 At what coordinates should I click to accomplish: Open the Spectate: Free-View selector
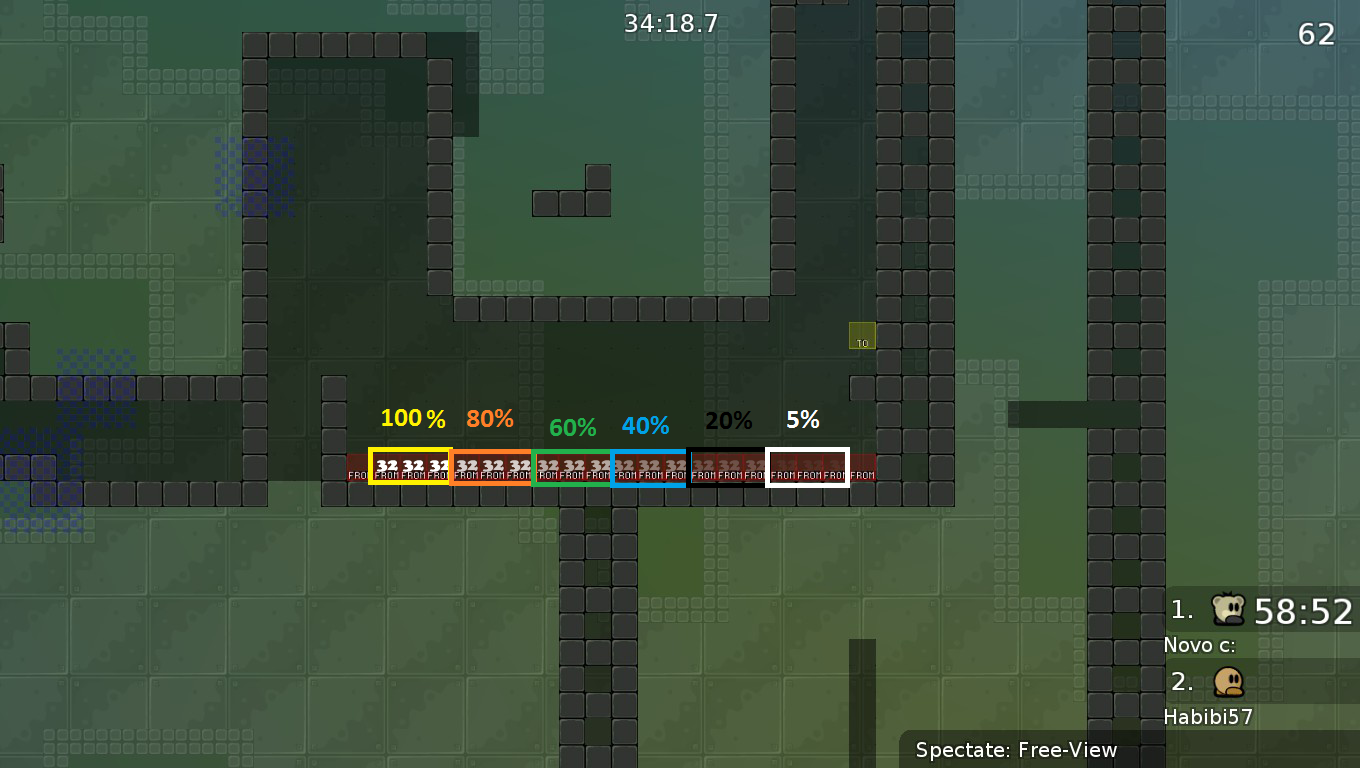[1016, 750]
